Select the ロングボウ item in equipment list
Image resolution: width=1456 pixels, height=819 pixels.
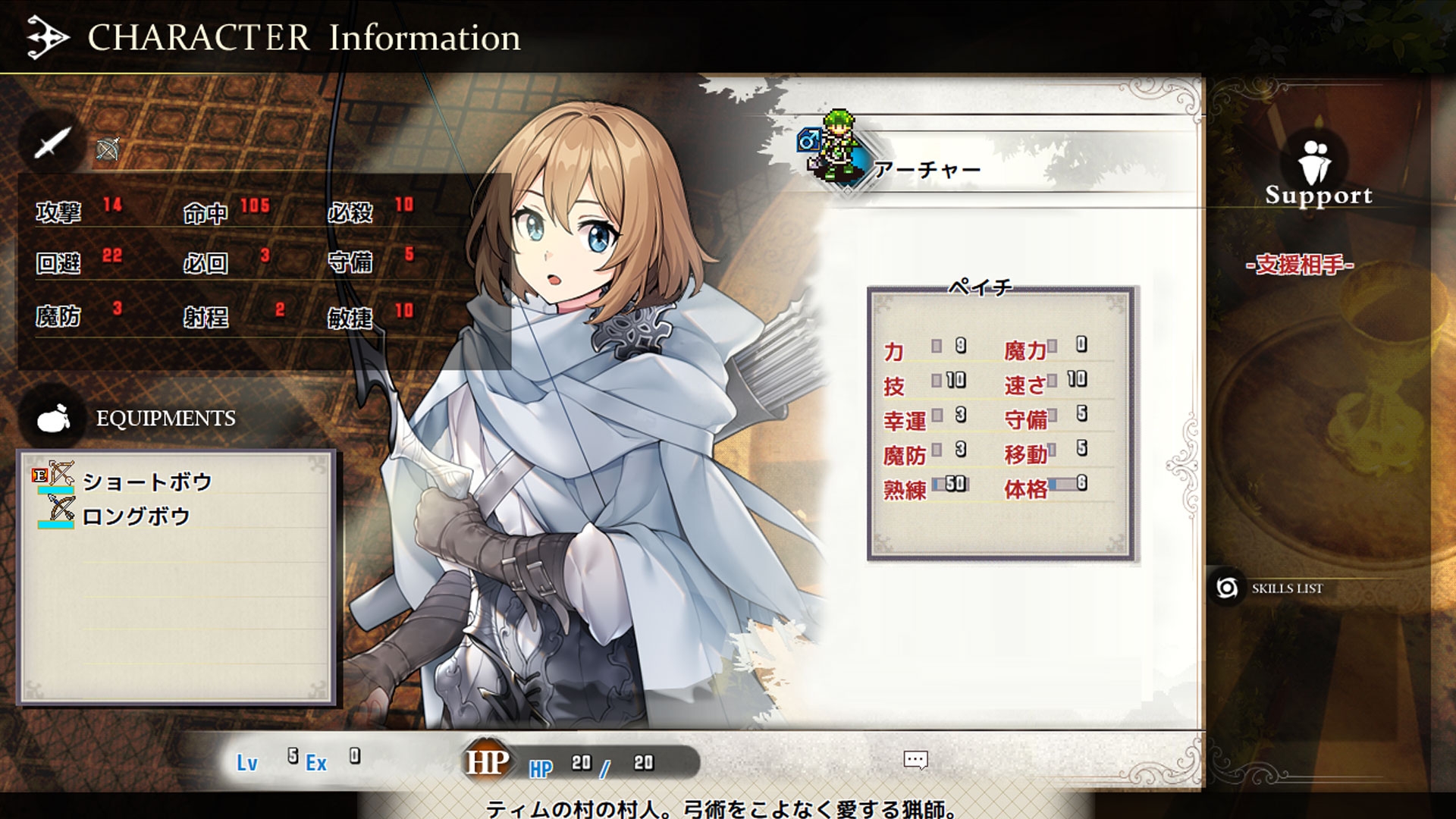[136, 516]
